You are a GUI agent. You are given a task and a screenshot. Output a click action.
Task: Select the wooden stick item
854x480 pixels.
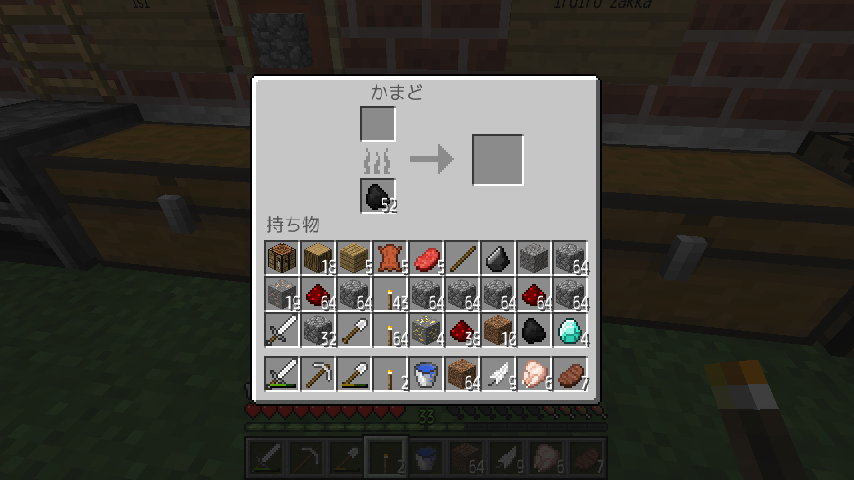coord(462,258)
